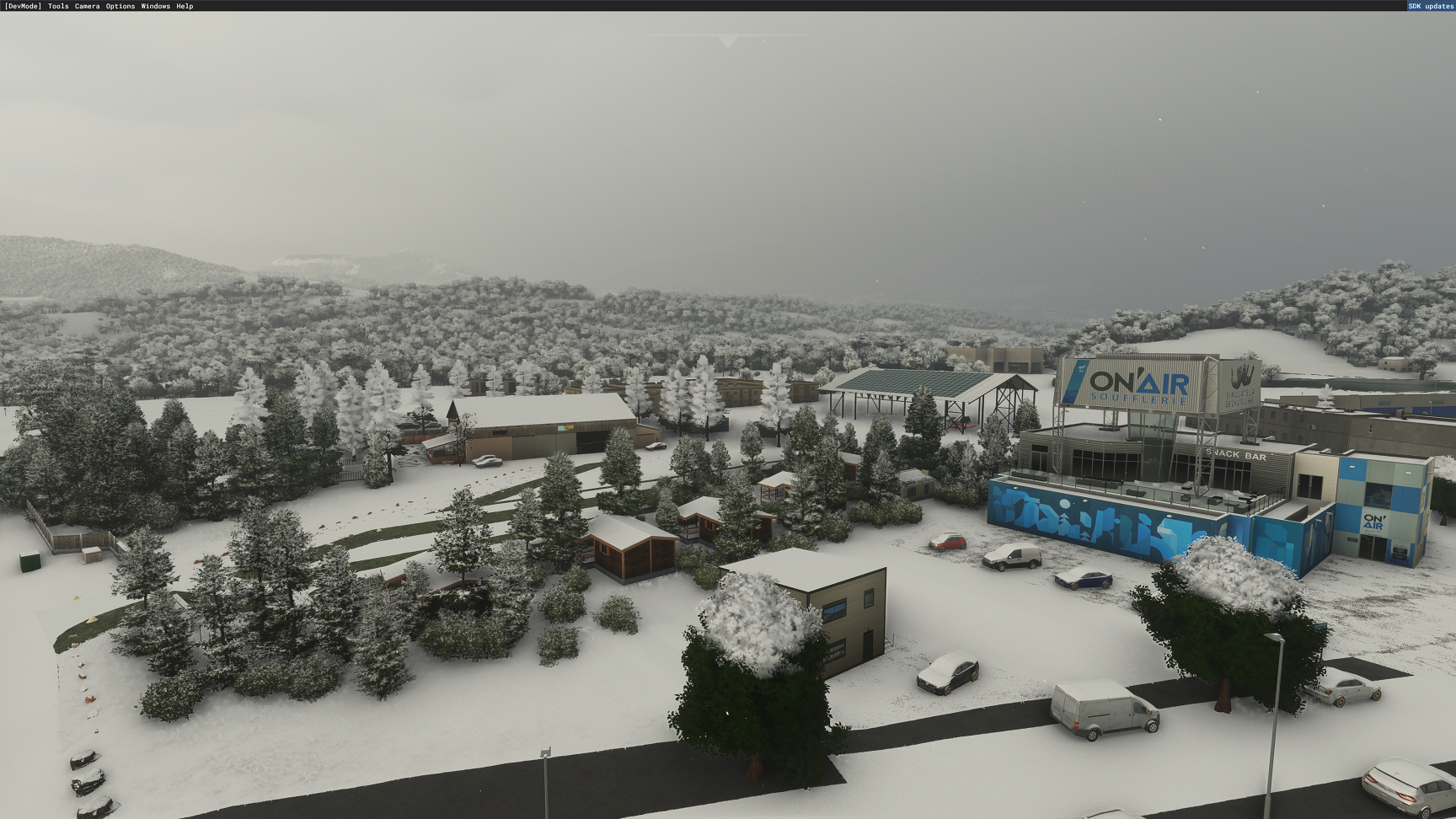Open the Camera menu

(87, 6)
